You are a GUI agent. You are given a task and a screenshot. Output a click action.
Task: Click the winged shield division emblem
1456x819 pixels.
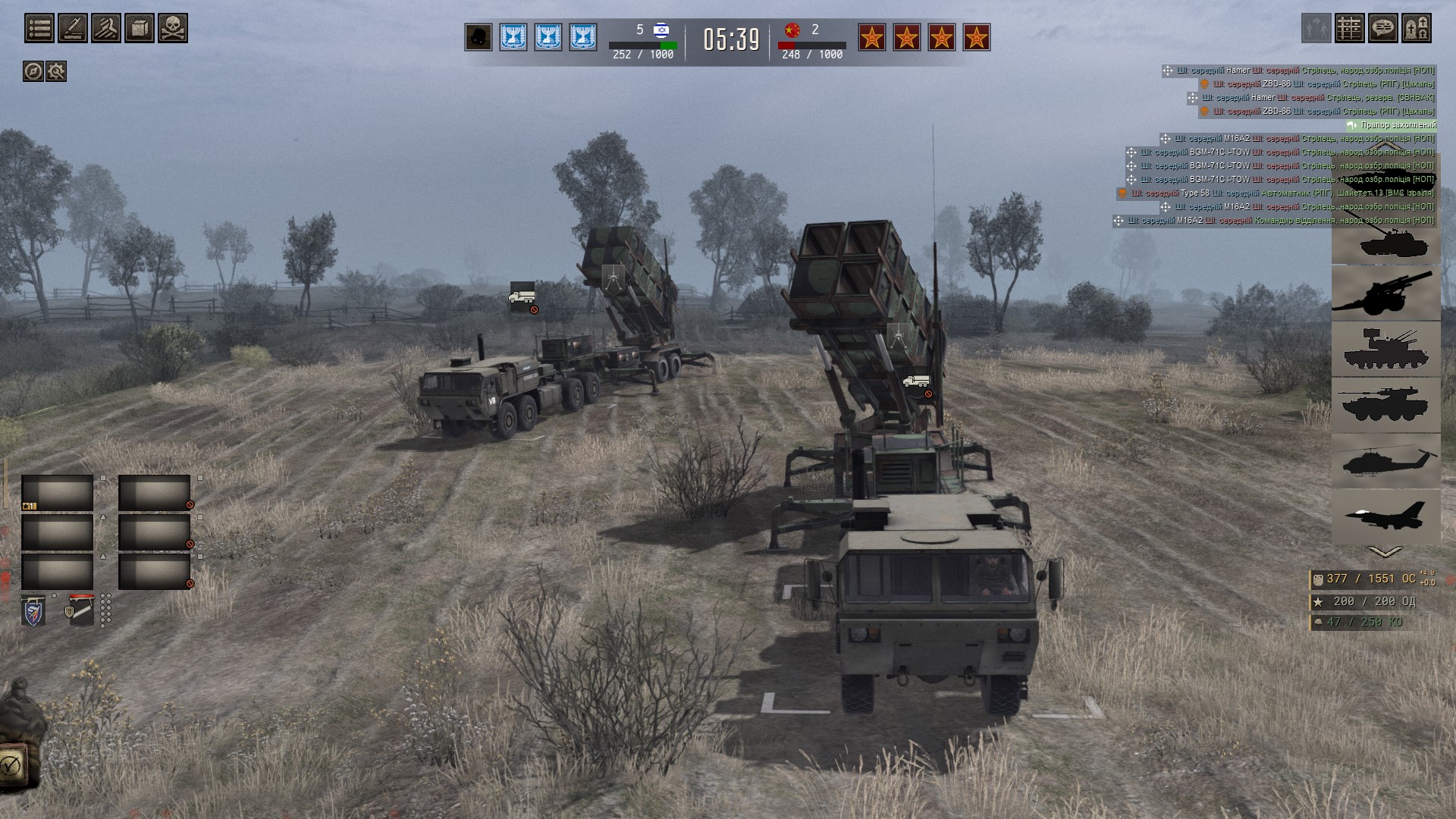(x=34, y=610)
